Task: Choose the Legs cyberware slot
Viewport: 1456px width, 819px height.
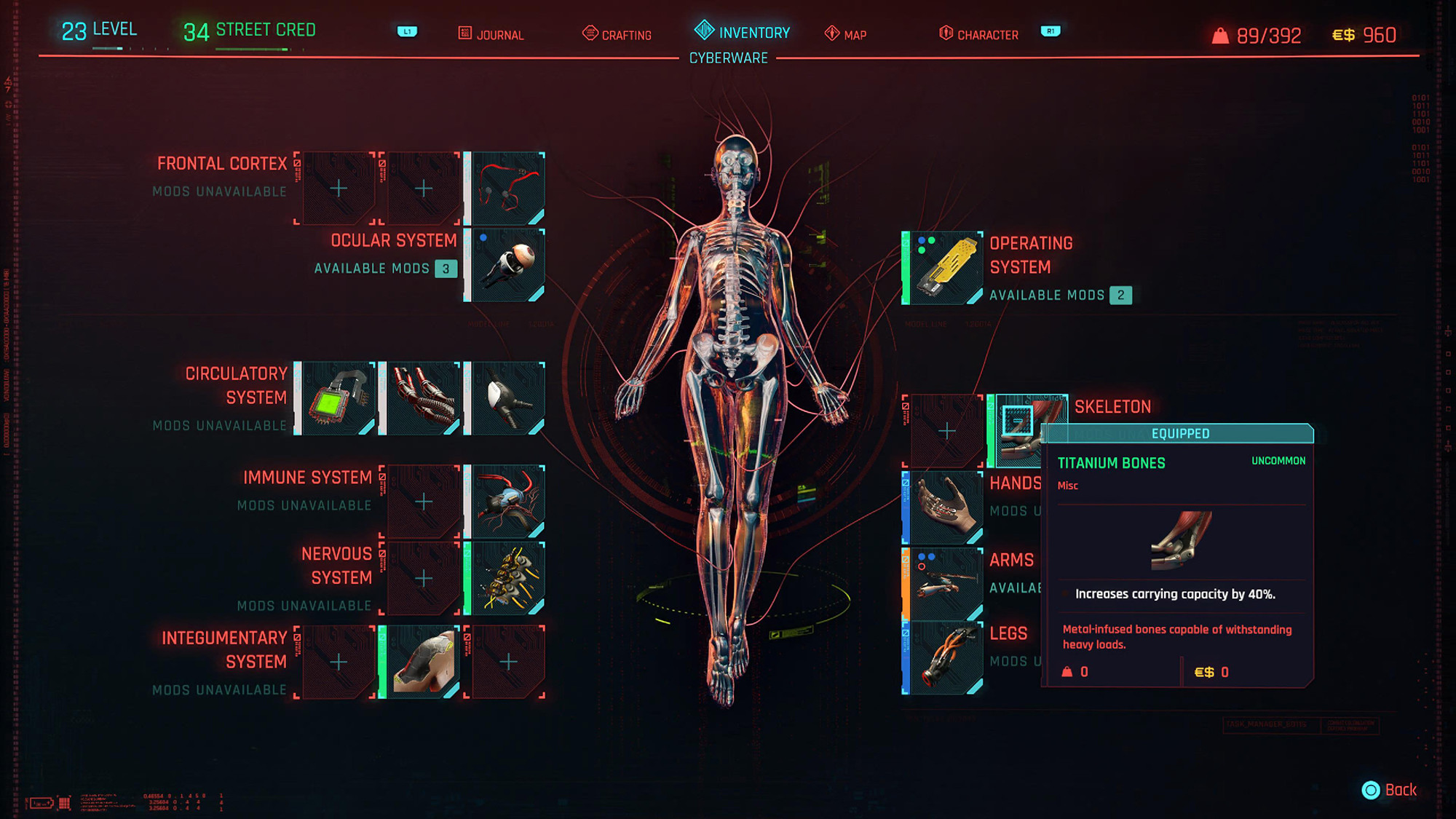Action: click(x=946, y=658)
